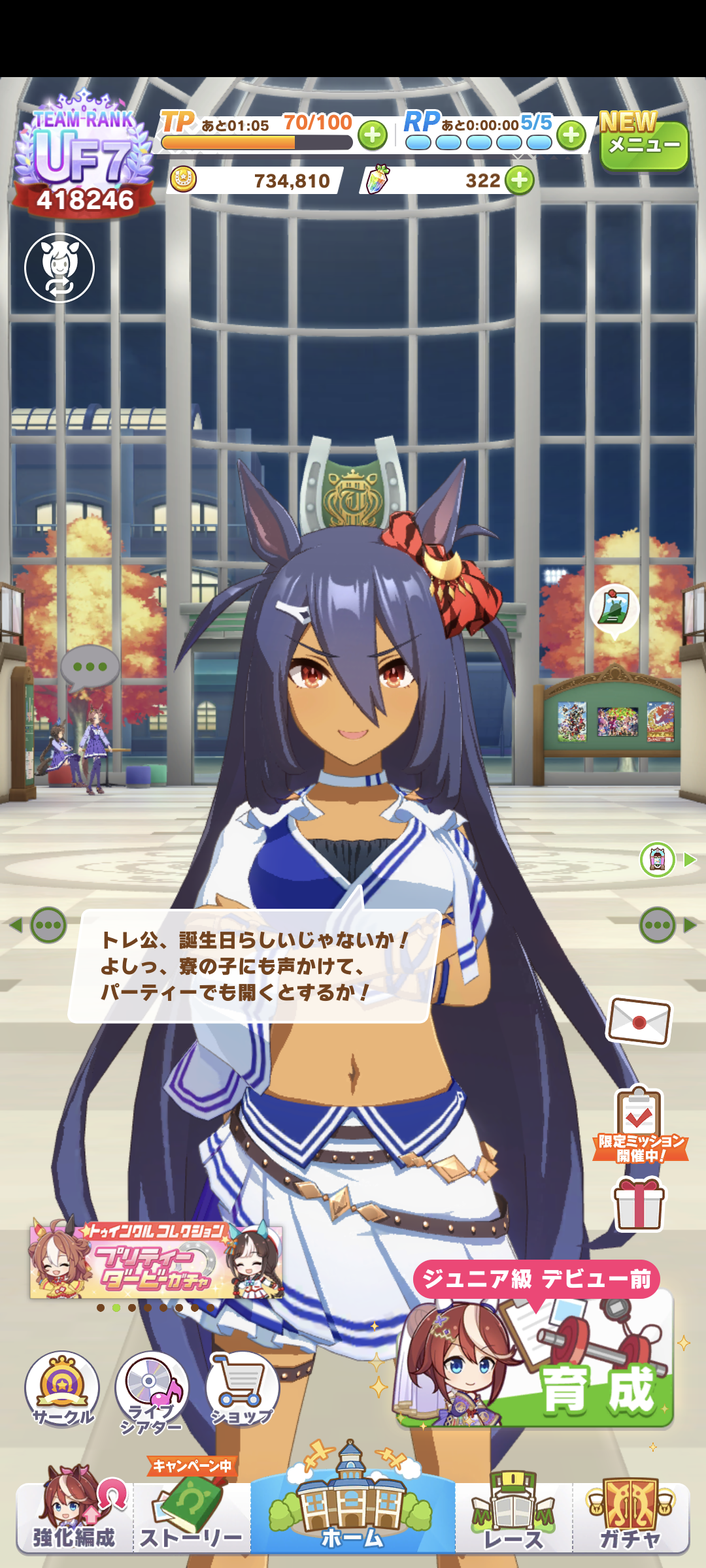Image resolution: width=706 pixels, height=1568 pixels.
Task: Open the 限定ミッション clipboard
Action: [639, 1124]
